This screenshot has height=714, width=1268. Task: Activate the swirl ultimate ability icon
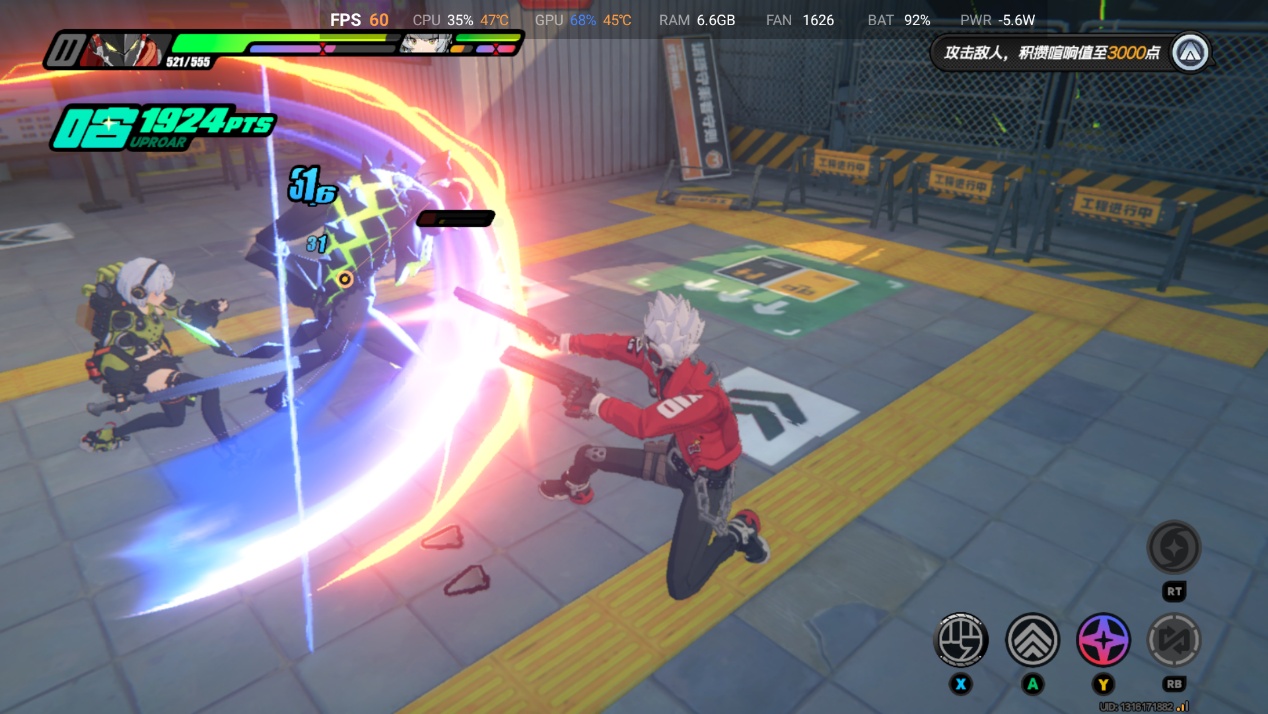1173,547
